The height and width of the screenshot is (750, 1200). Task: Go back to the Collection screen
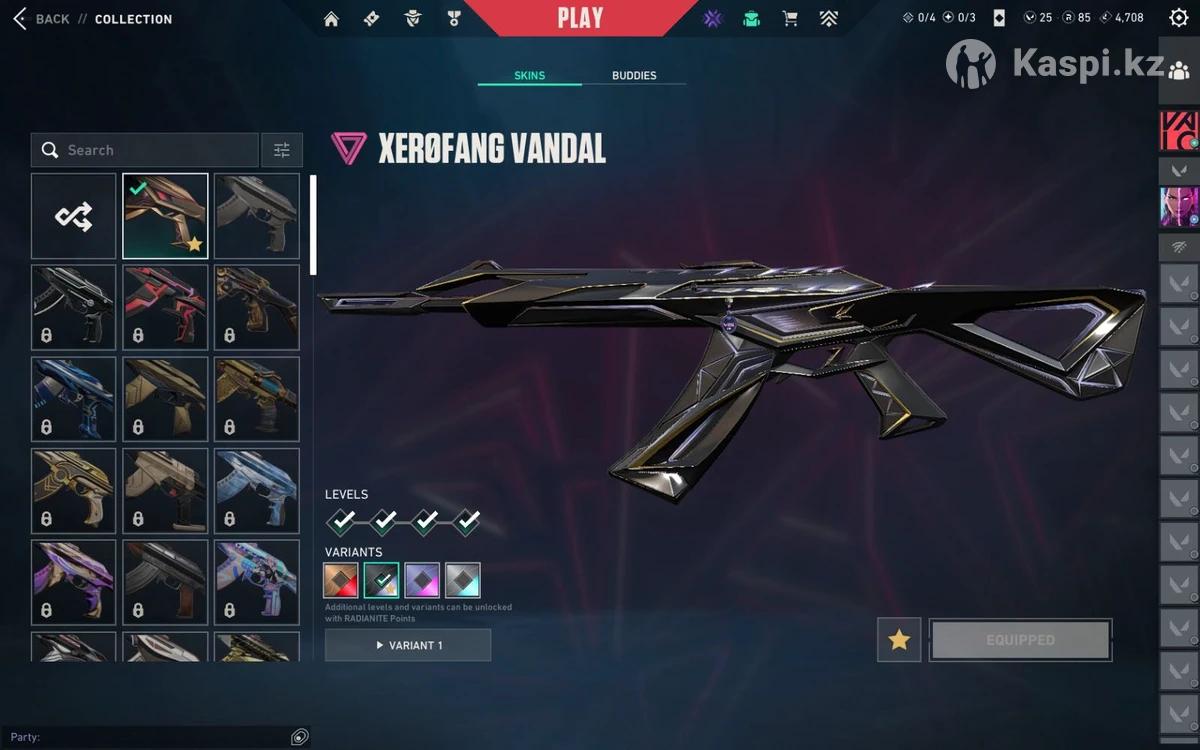coord(42,19)
